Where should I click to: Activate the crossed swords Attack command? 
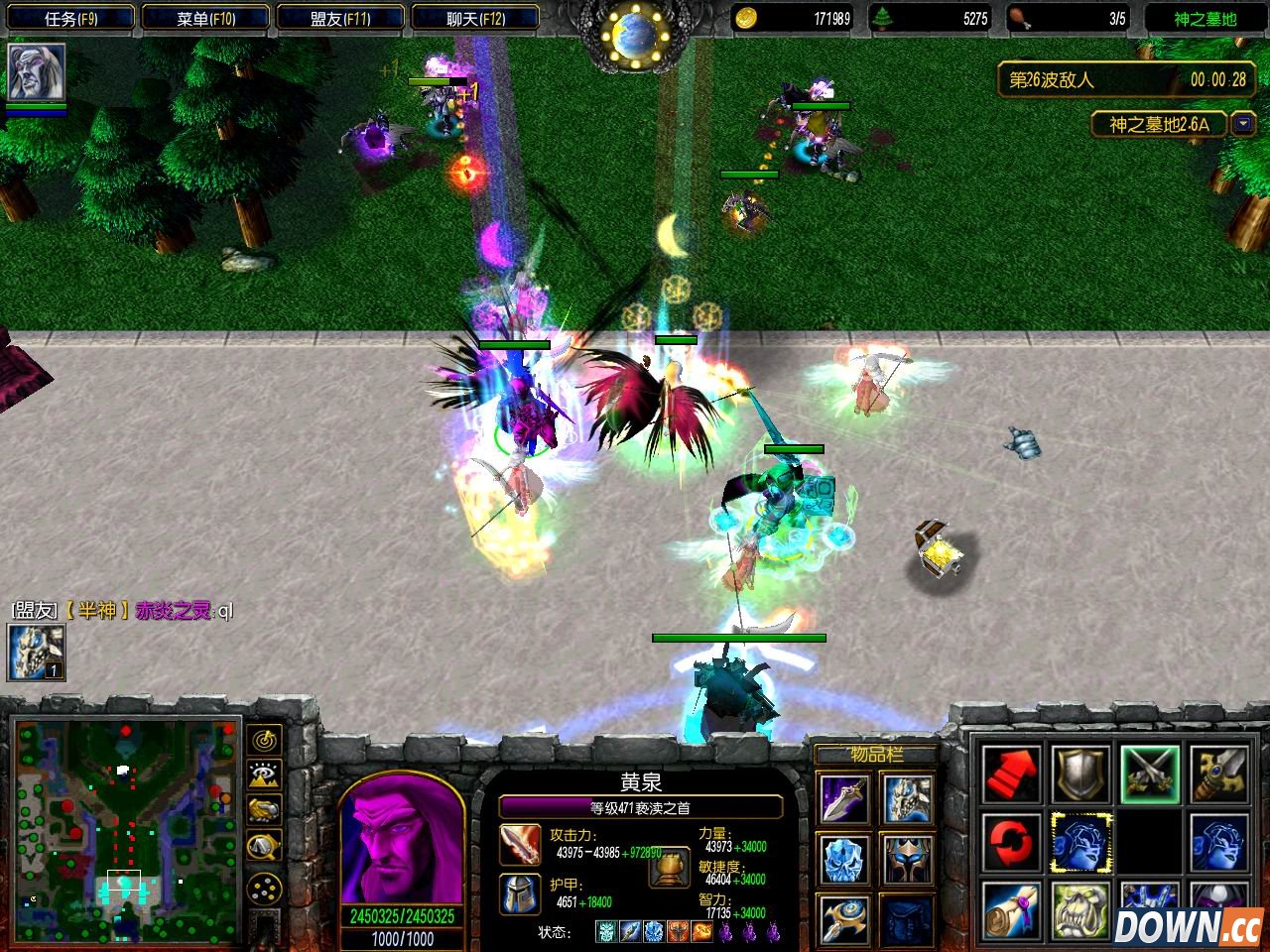coord(1150,775)
